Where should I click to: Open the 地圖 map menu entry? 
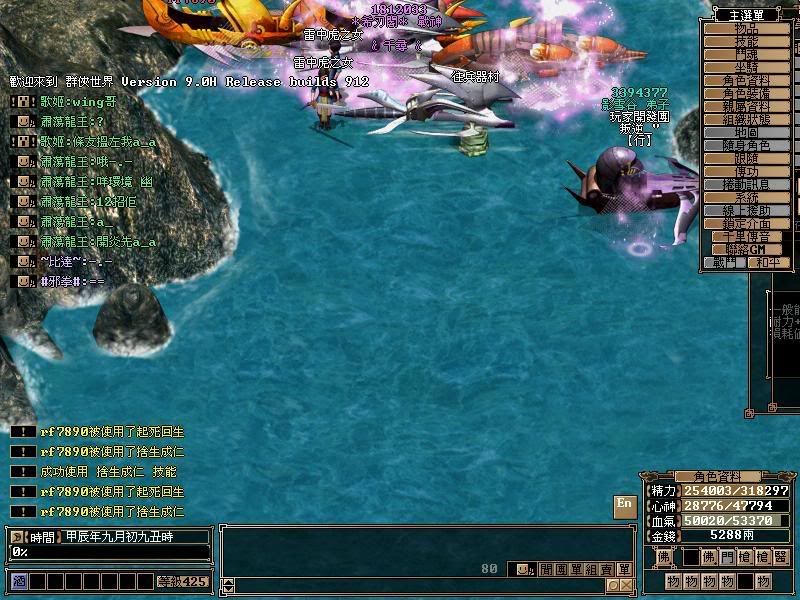point(747,133)
